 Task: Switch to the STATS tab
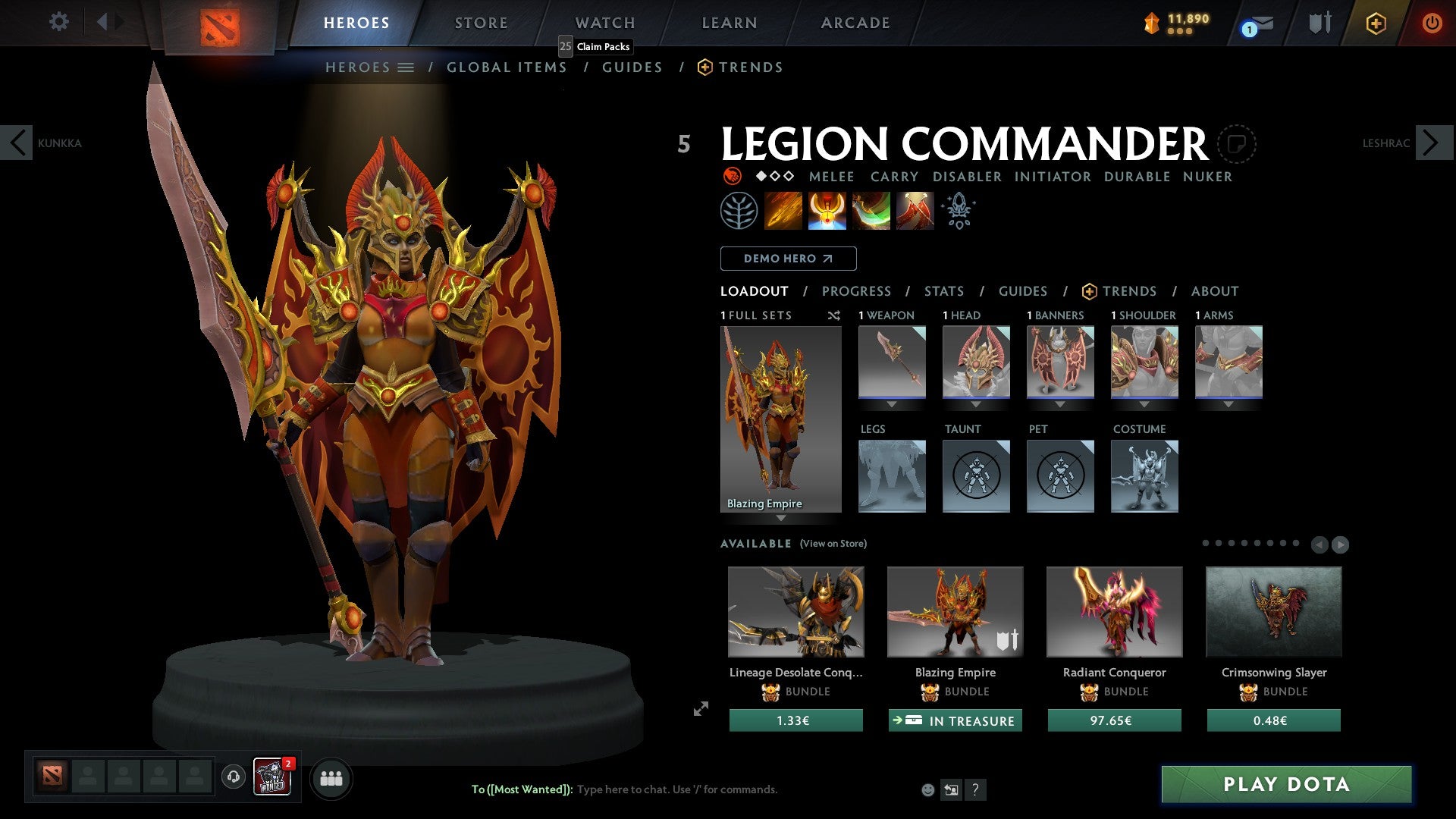tap(943, 290)
